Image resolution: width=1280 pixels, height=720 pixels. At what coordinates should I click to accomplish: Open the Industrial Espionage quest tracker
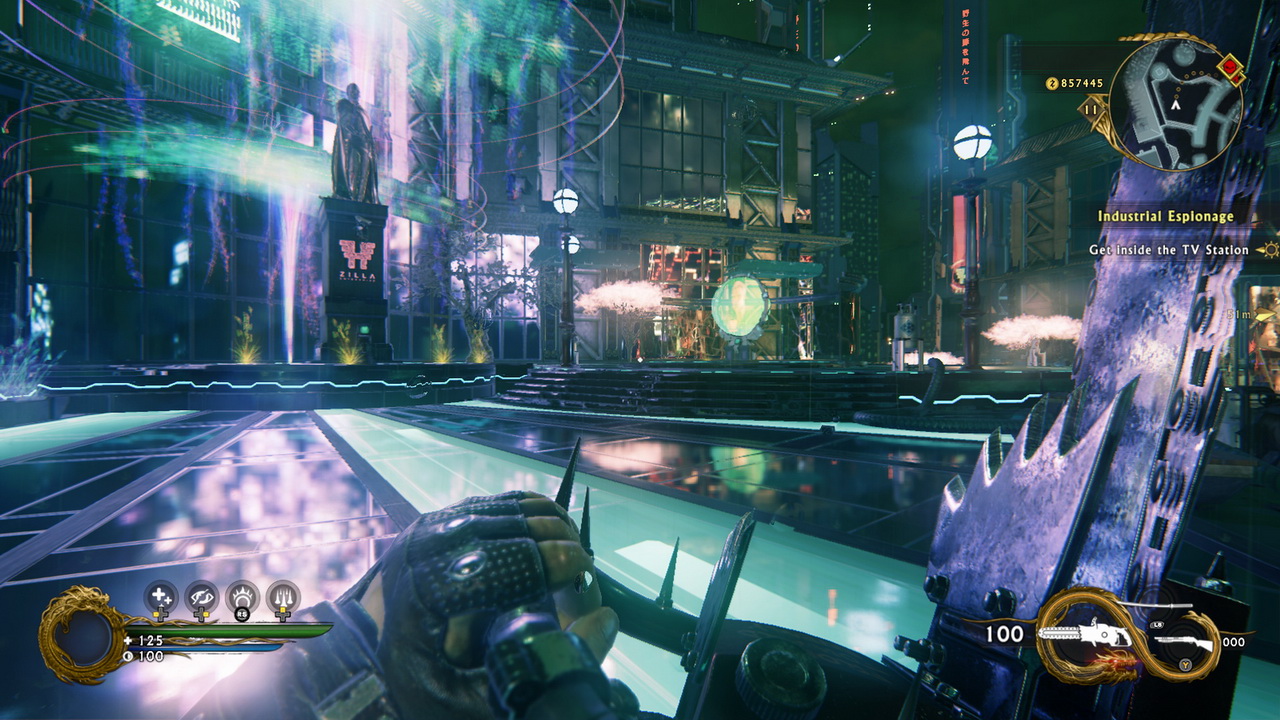coord(1165,216)
